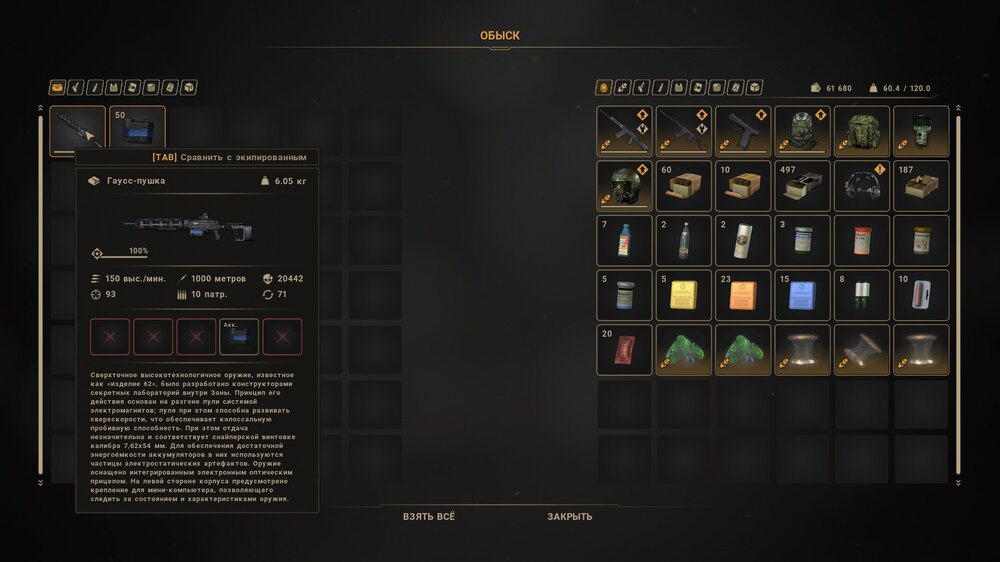This screenshot has width=1000, height=562.
Task: Select the first green glowing artifact
Action: pos(684,350)
